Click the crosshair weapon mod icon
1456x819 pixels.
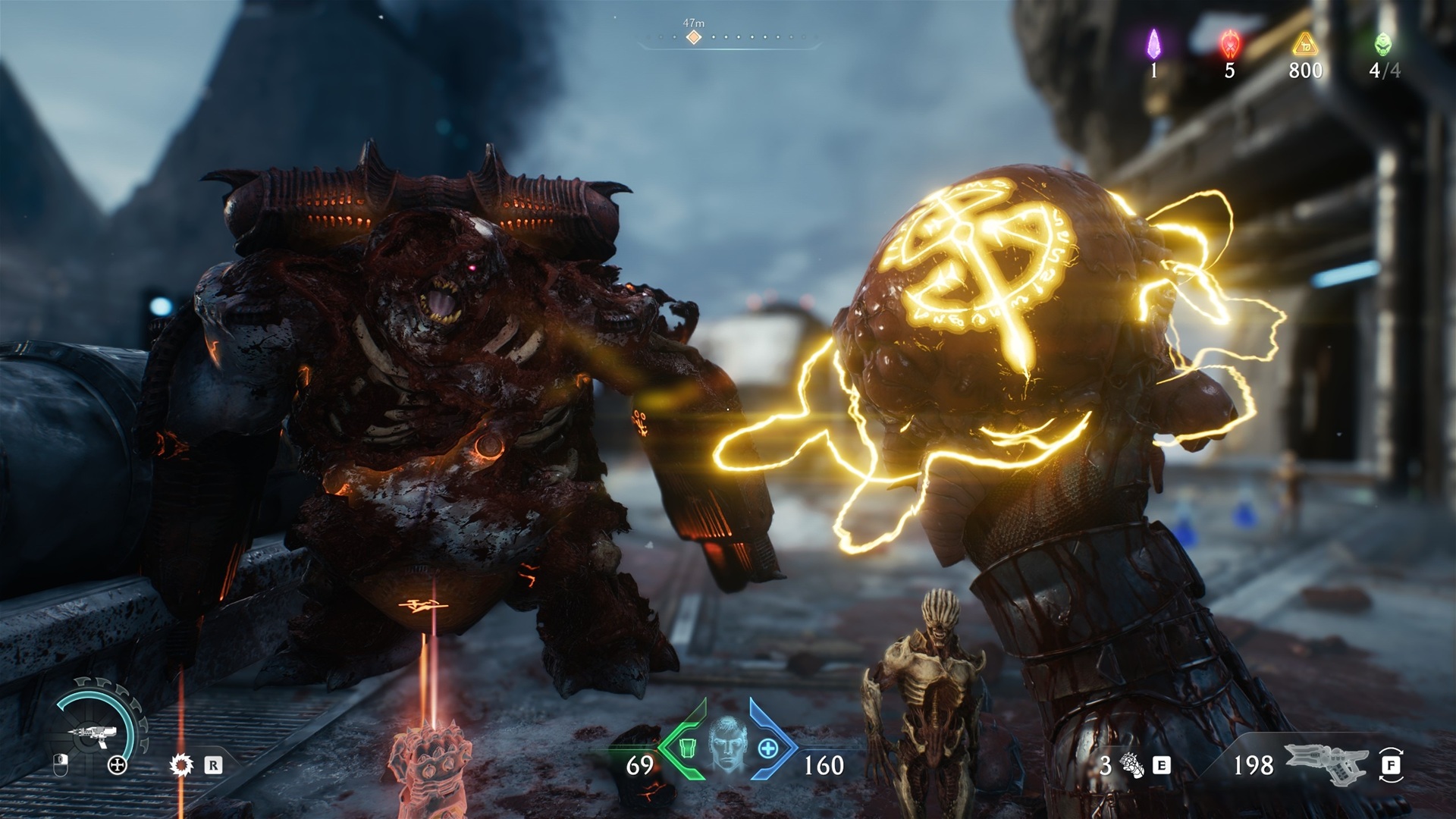[118, 765]
